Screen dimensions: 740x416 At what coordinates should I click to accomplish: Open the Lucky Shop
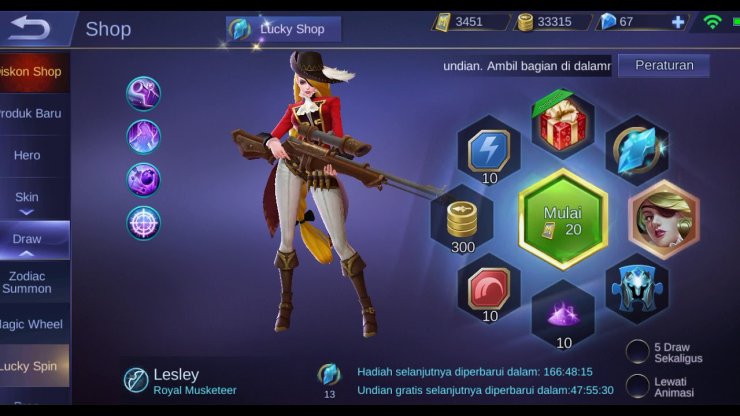(284, 29)
